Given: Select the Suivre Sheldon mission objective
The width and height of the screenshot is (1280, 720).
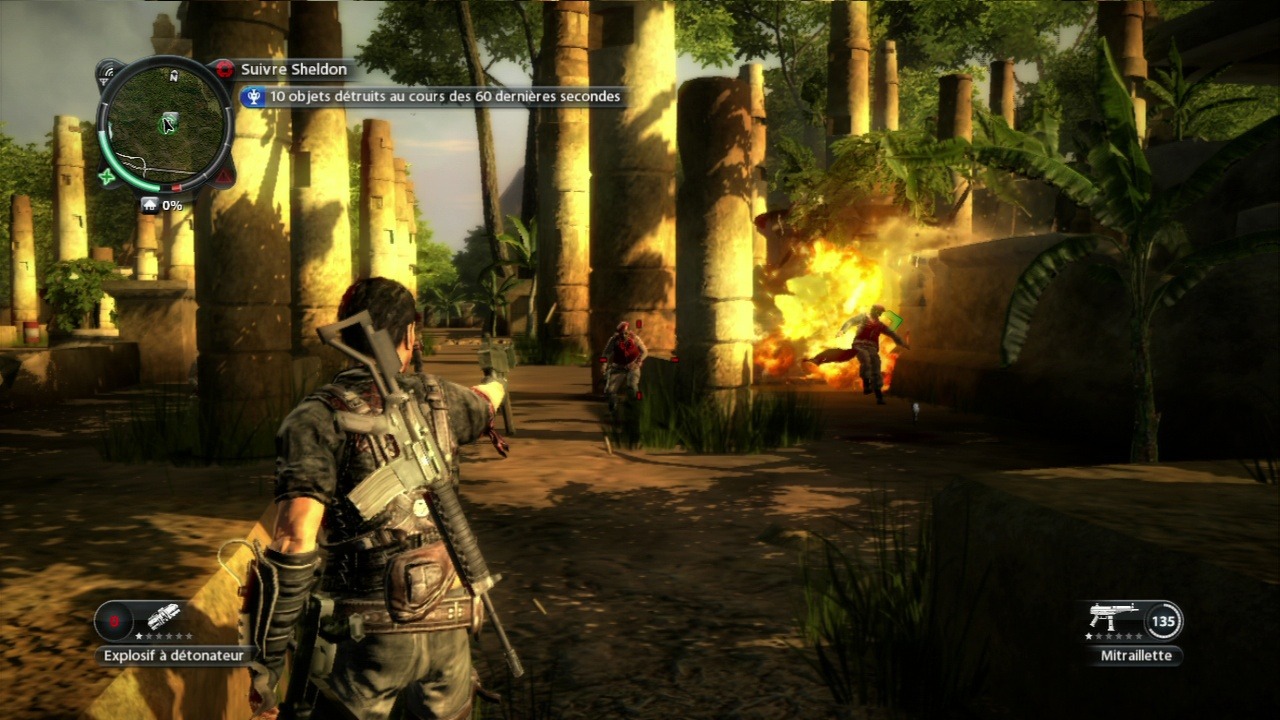Looking at the screenshot, I should pyautogui.click(x=293, y=69).
